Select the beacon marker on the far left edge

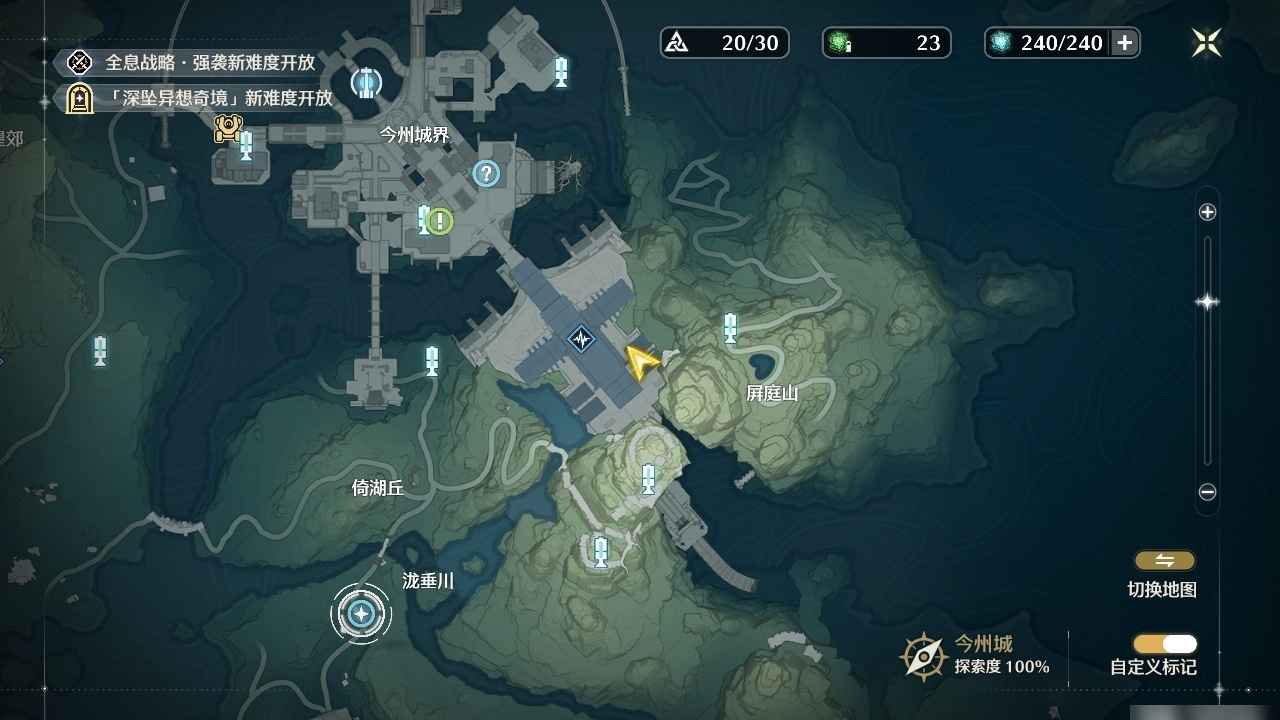pos(99,352)
